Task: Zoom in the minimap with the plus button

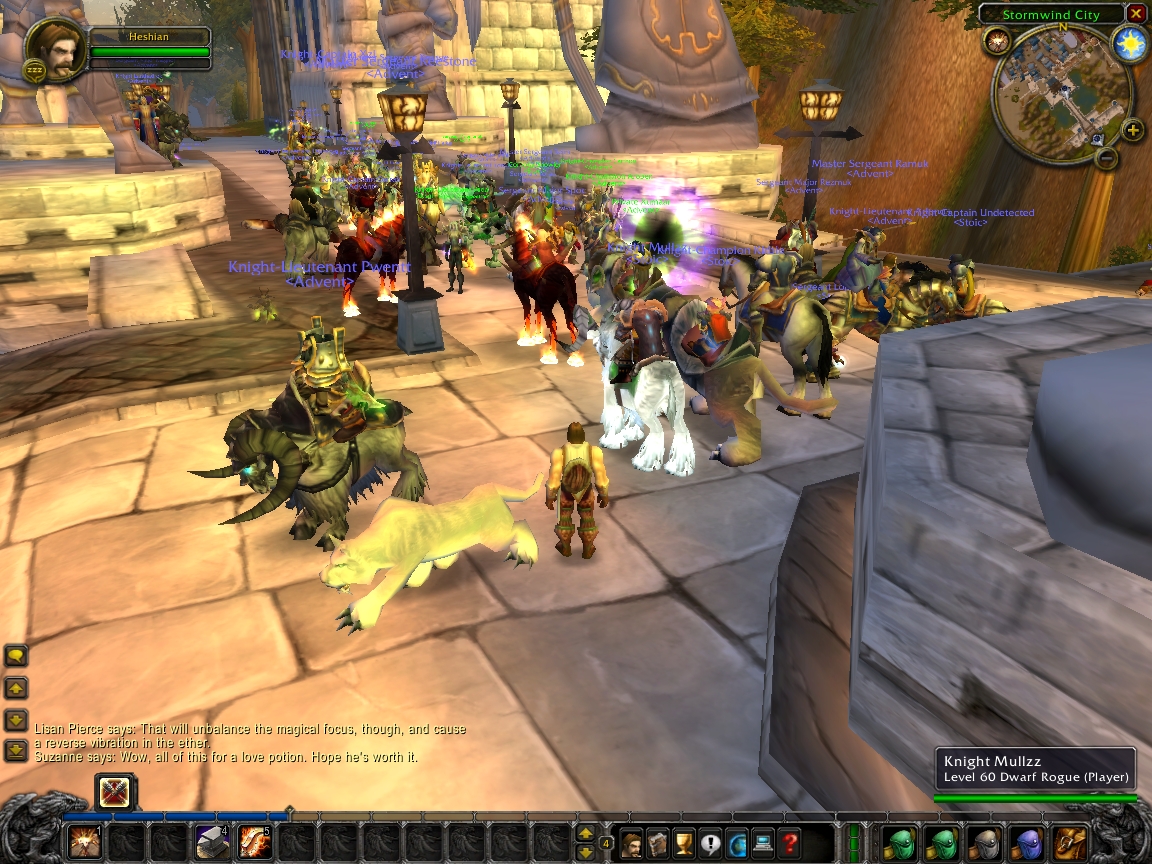Action: 1132,130
